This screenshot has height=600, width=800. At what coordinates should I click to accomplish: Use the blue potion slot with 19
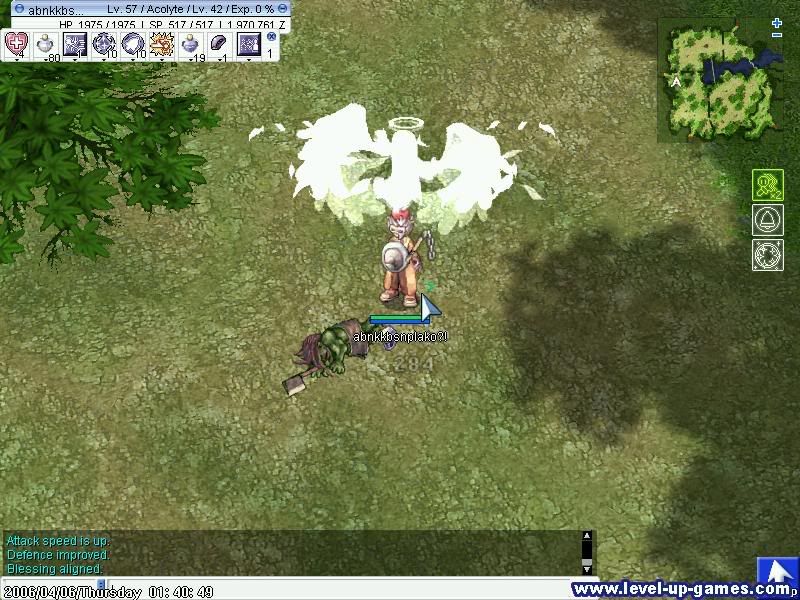click(190, 44)
